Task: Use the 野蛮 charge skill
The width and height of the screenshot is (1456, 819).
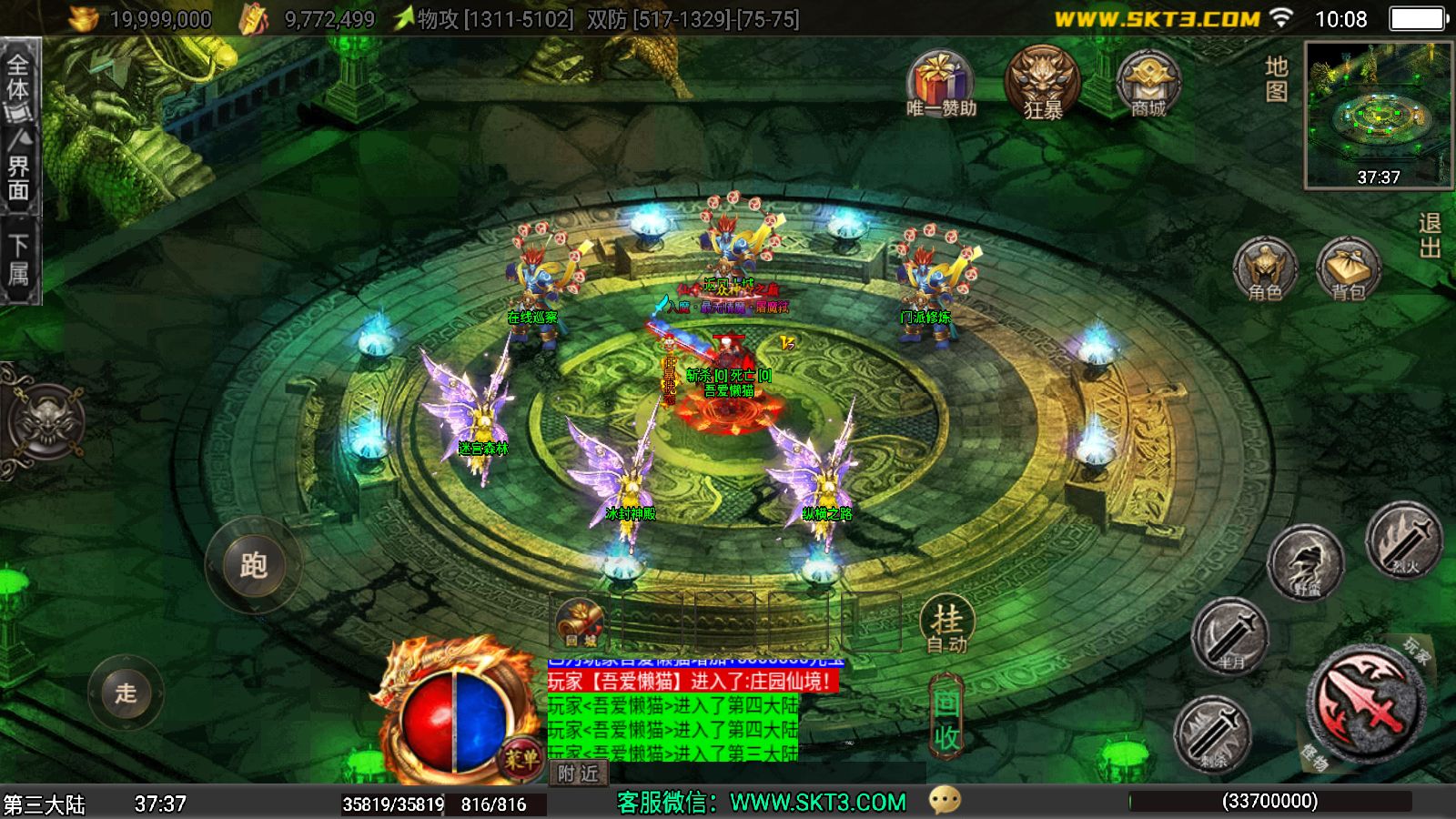Action: point(1306,563)
